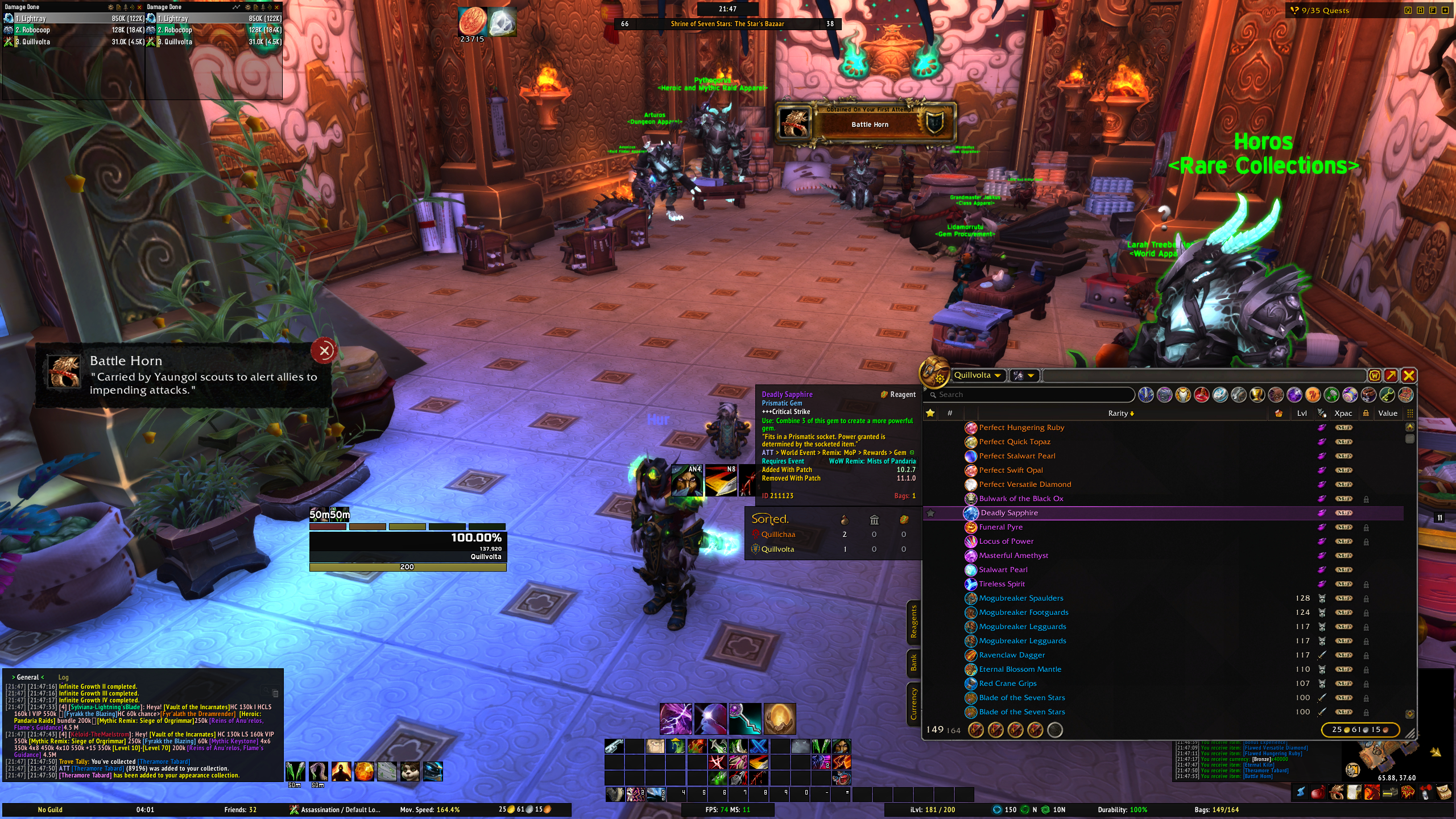1456x819 pixels.
Task: Click the Battle Horn loot alert banner
Action: 866,122
